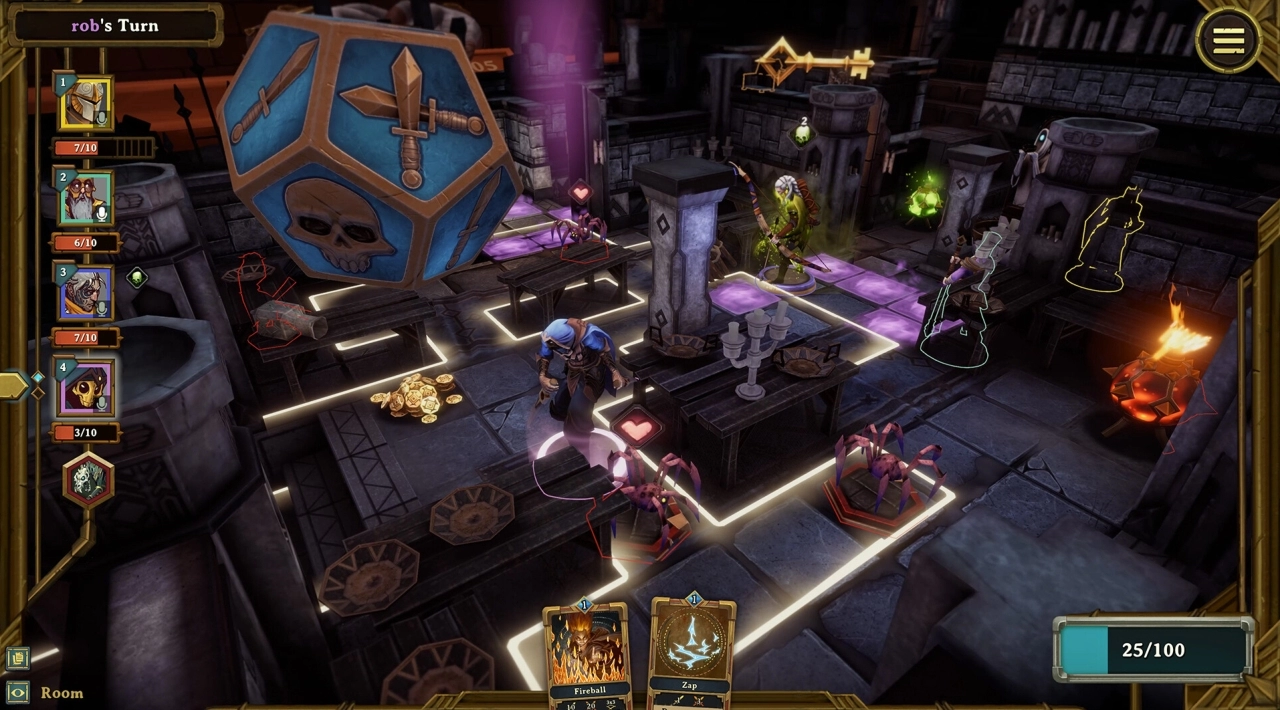This screenshot has width=1280, height=710.
Task: Open the card log pages icon
Action: click(x=17, y=658)
